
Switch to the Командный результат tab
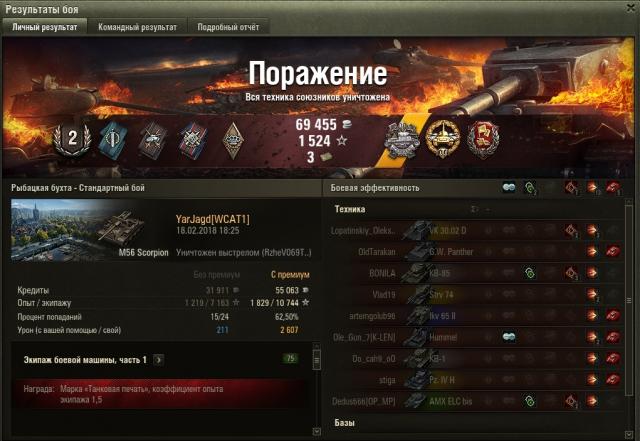click(138, 27)
